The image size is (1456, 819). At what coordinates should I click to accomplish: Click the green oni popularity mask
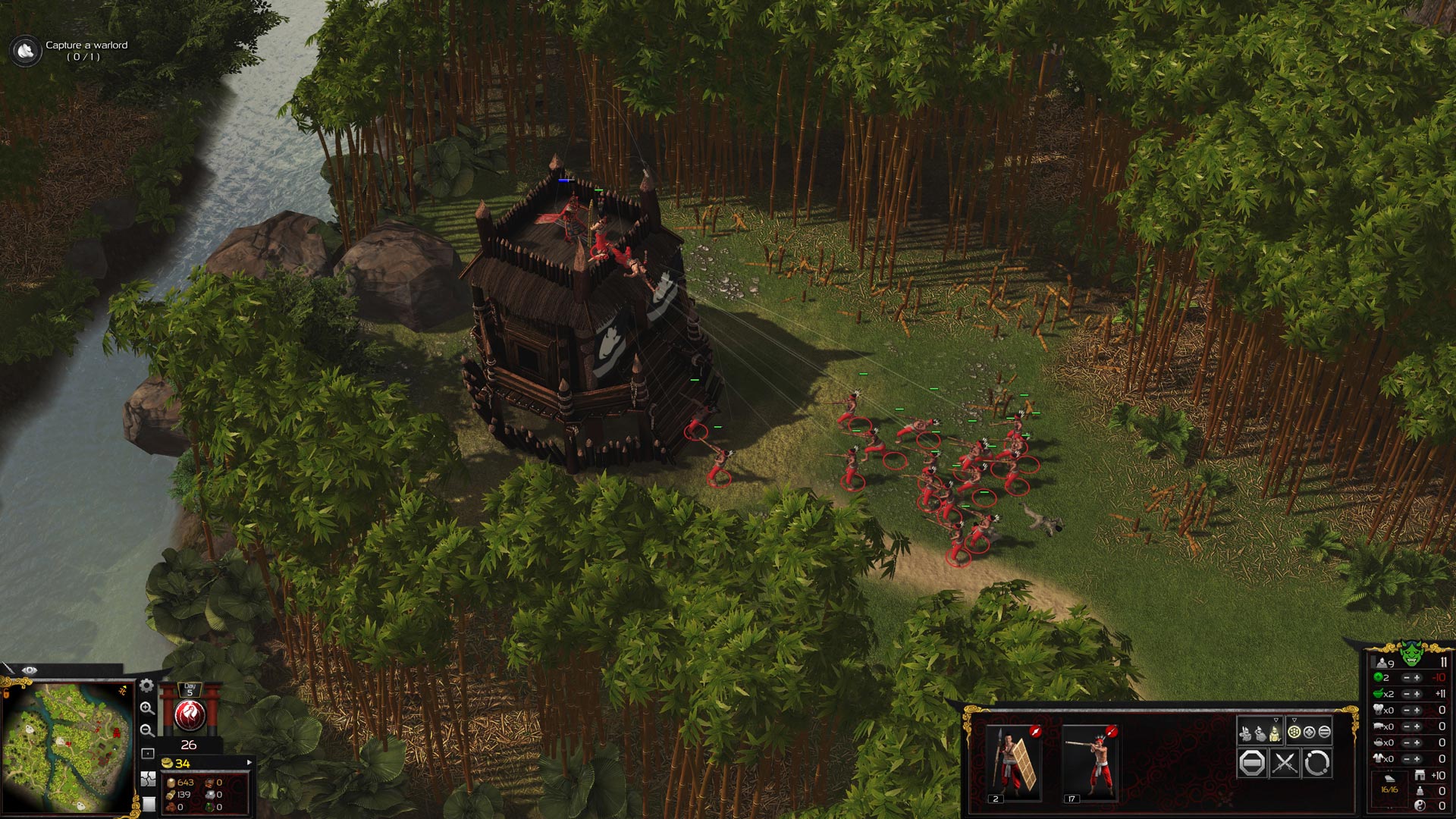pyautogui.click(x=1410, y=652)
